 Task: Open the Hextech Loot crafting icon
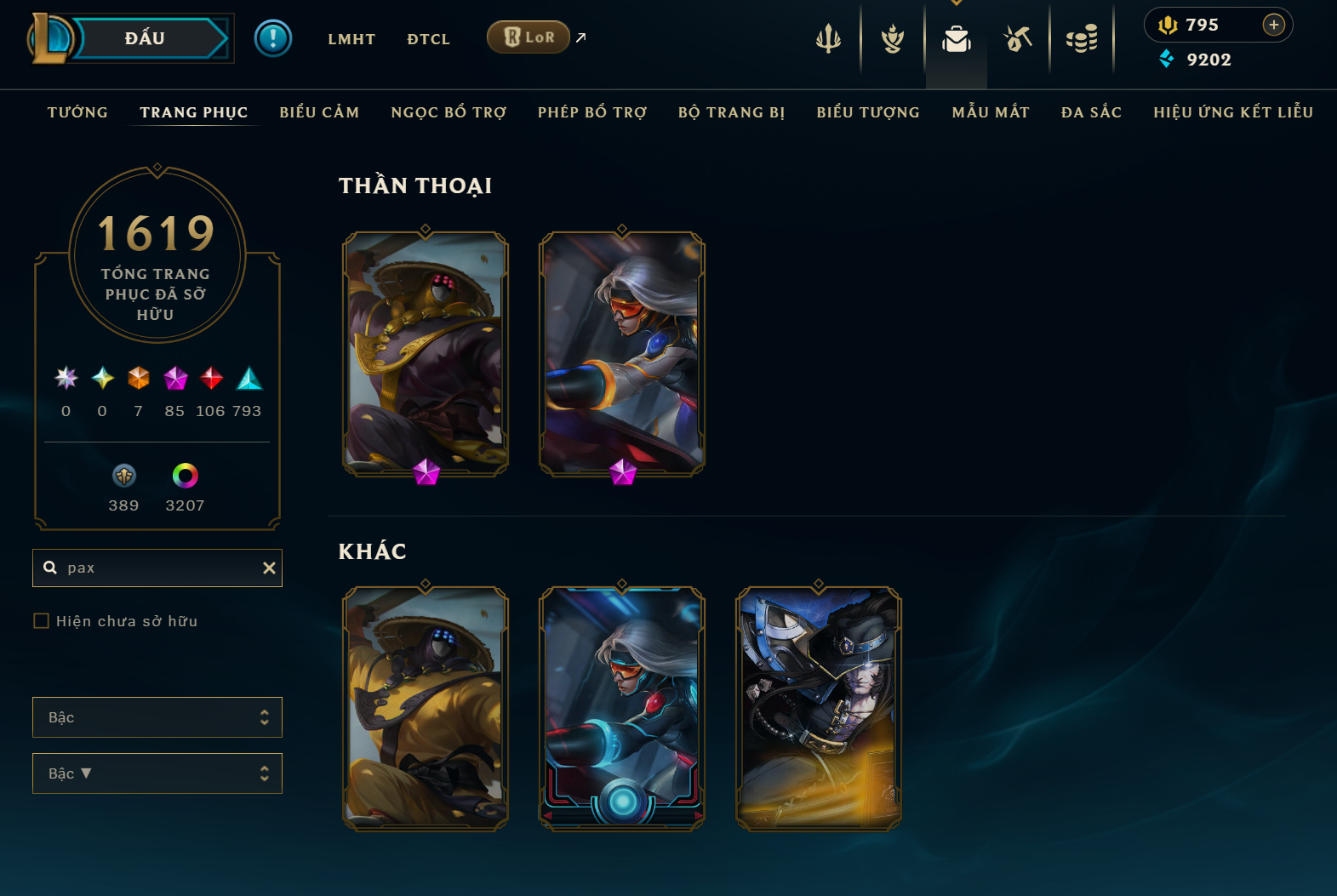coord(1018,38)
